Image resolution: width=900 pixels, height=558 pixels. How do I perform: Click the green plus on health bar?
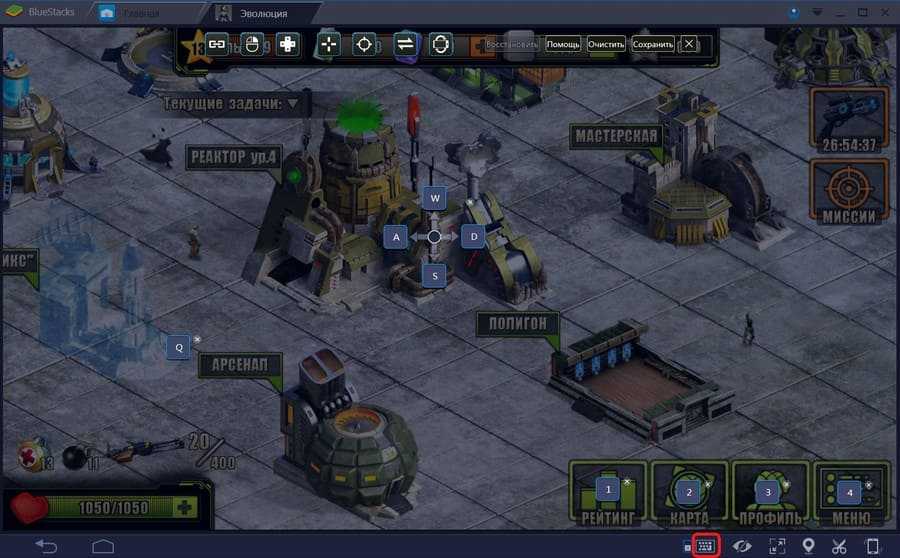click(185, 507)
